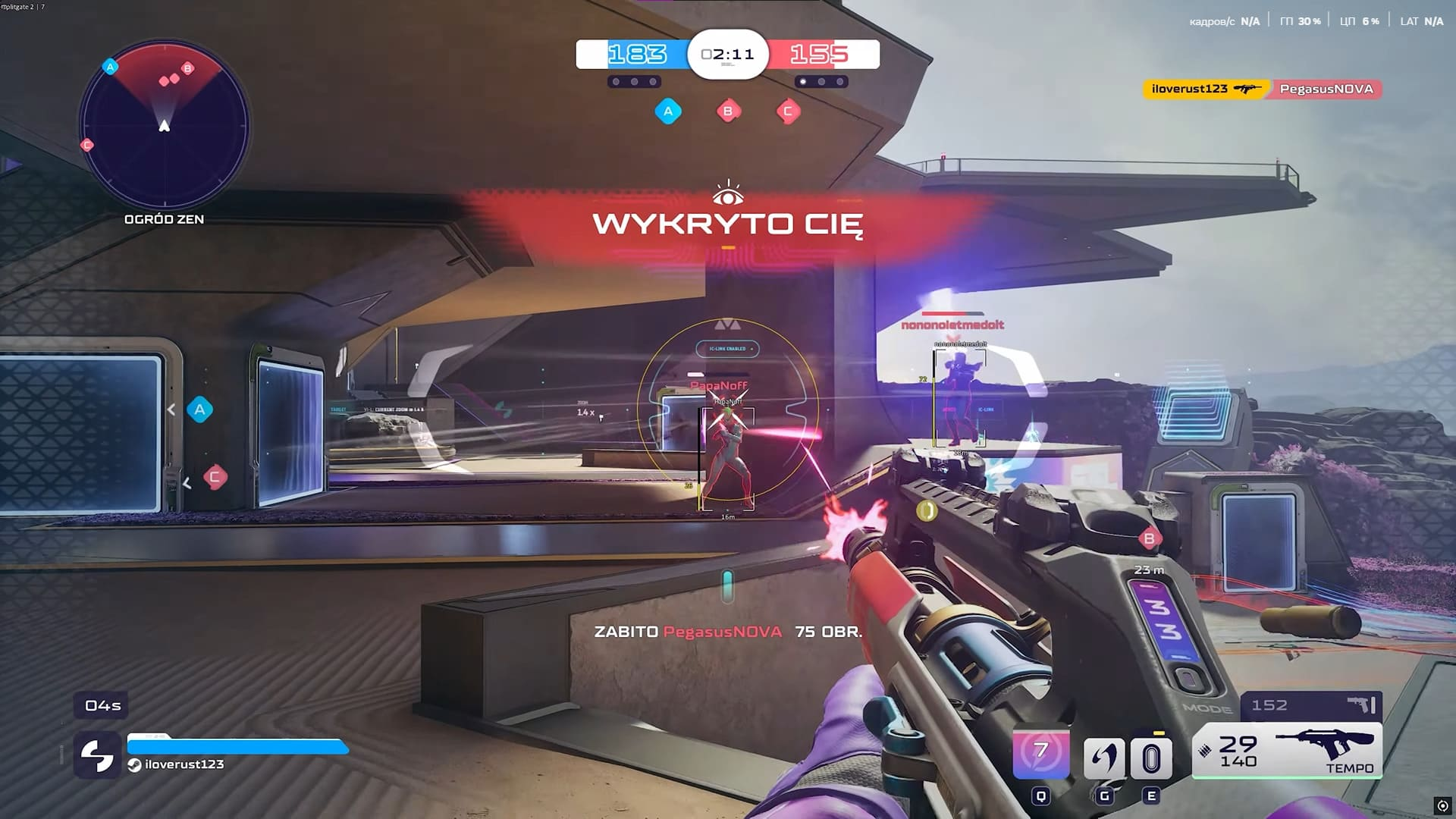Click the blue A waypoint beside the left portal wall
Screen dimensions: 1456x819
pos(200,409)
